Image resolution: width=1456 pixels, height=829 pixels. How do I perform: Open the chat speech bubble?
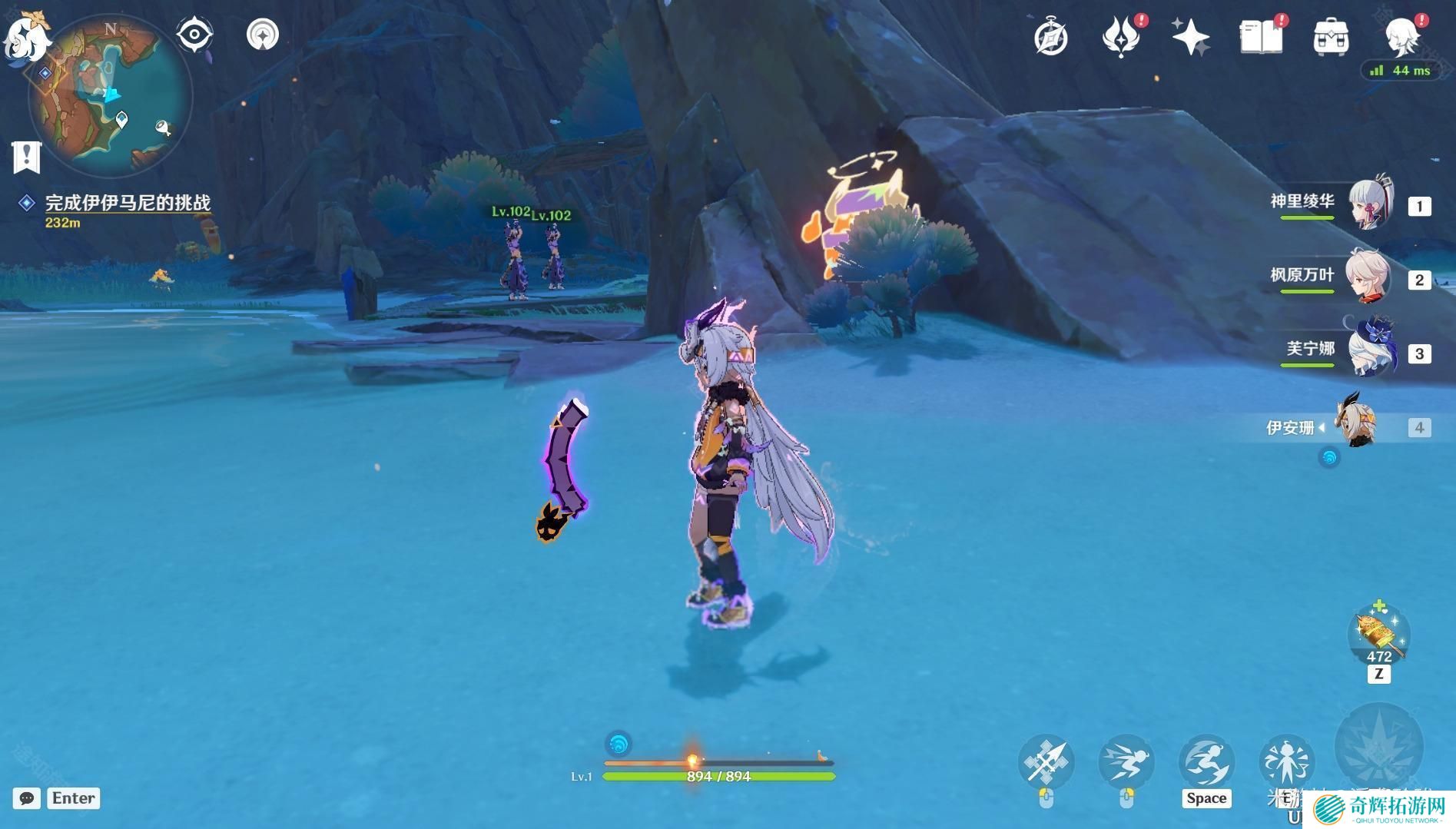[26, 798]
